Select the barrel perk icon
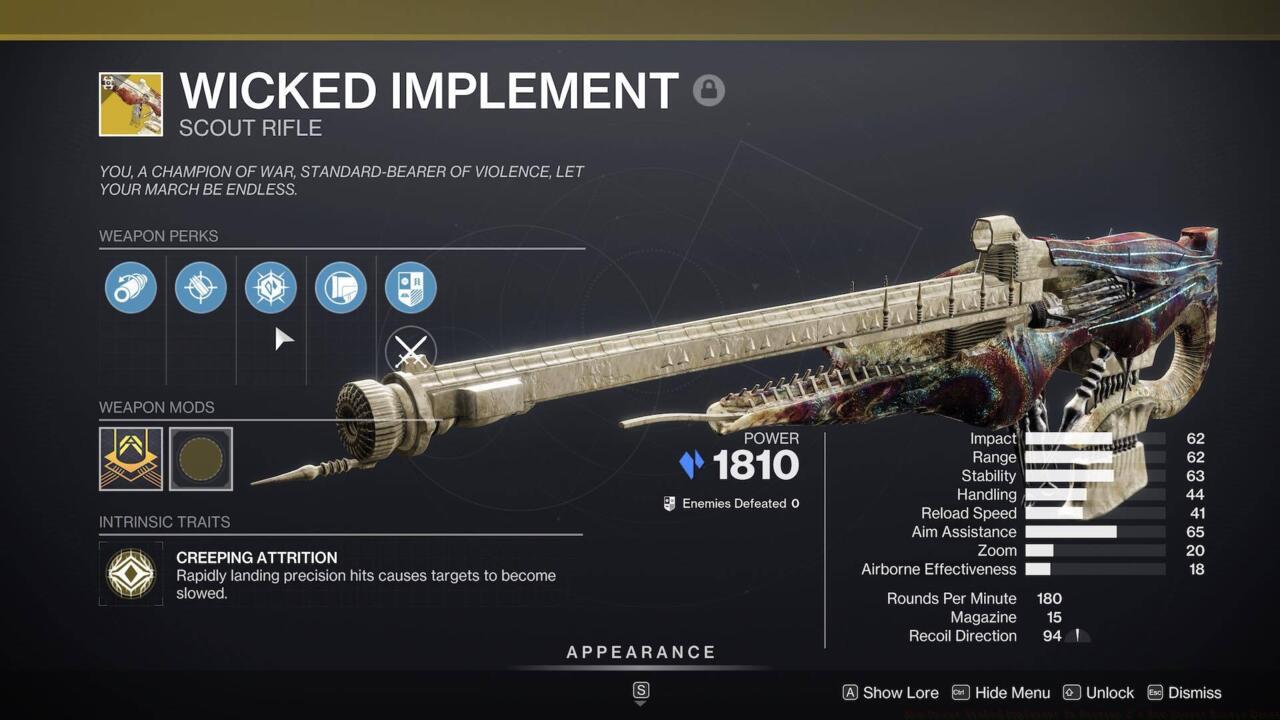 (x=131, y=287)
